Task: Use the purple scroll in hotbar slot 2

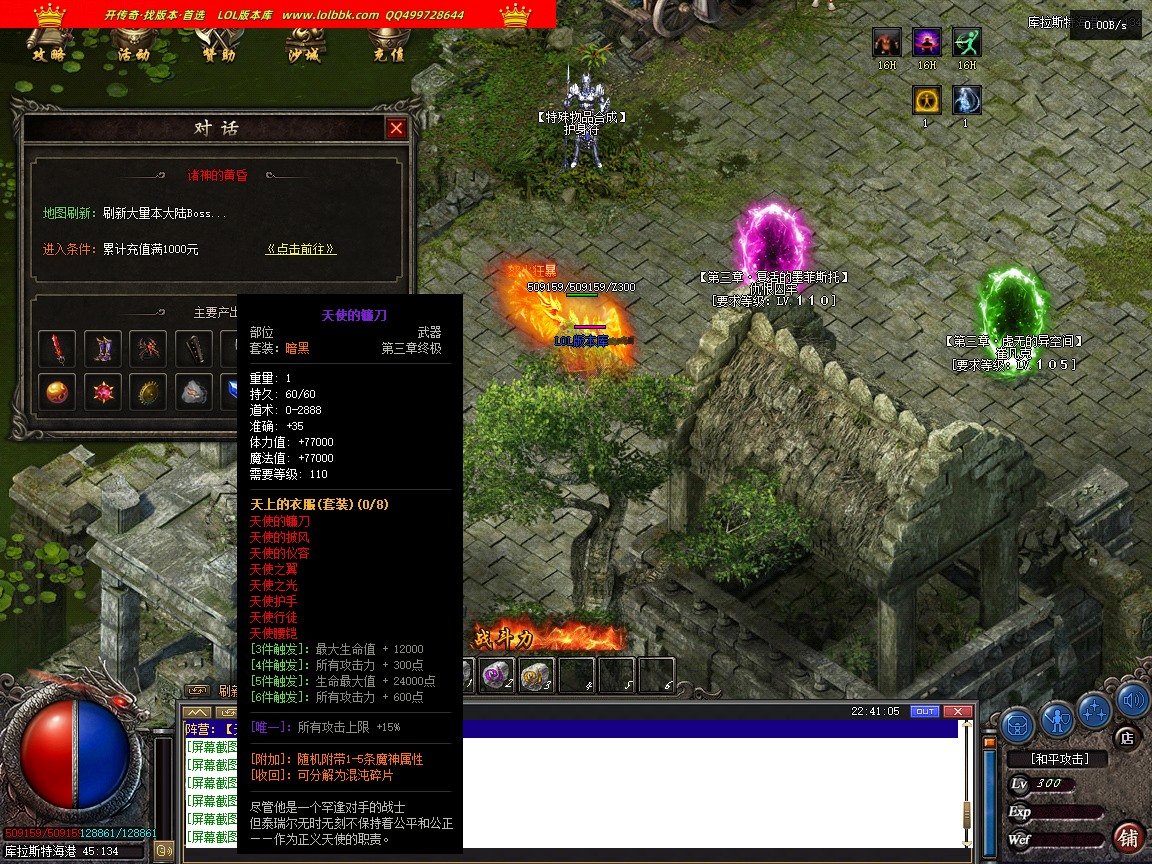Action: (x=496, y=675)
